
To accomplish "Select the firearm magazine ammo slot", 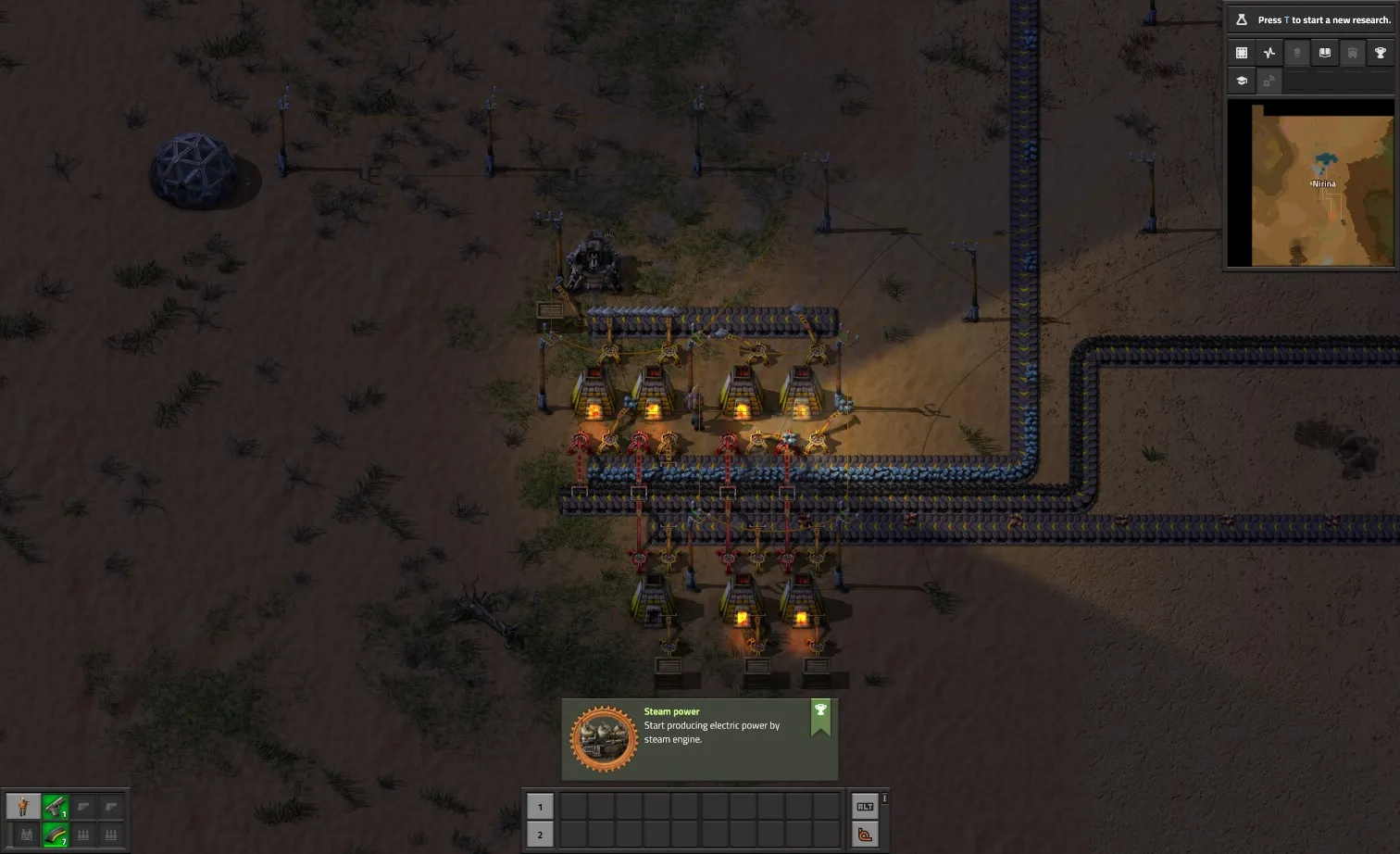I will point(55,835).
